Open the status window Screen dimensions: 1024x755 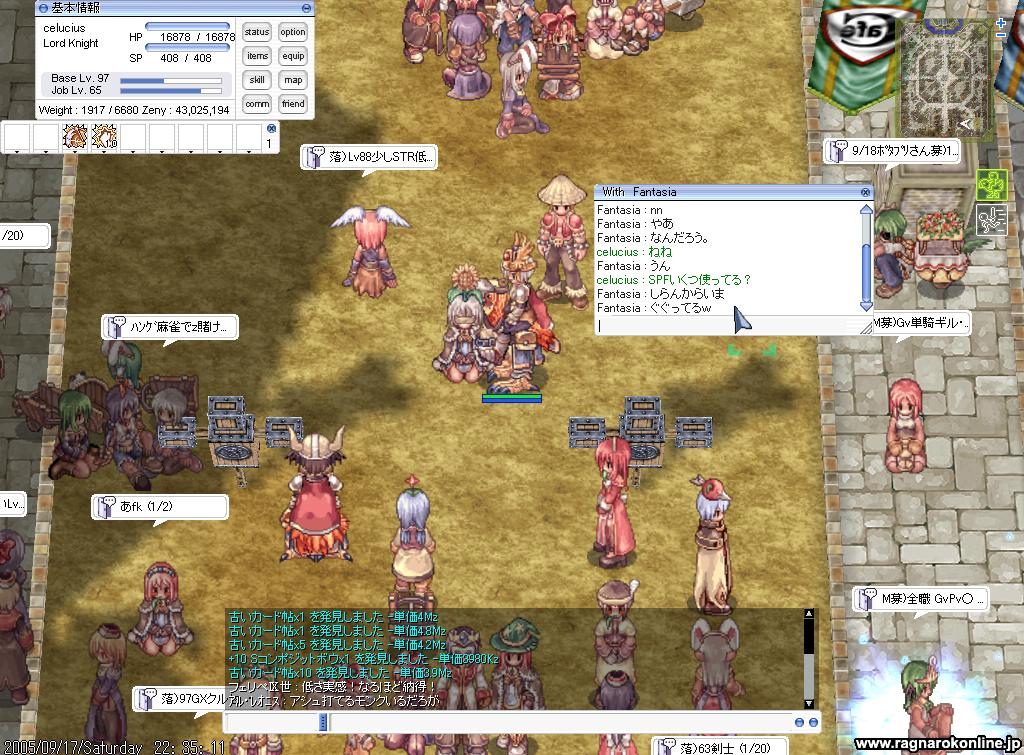tap(257, 33)
